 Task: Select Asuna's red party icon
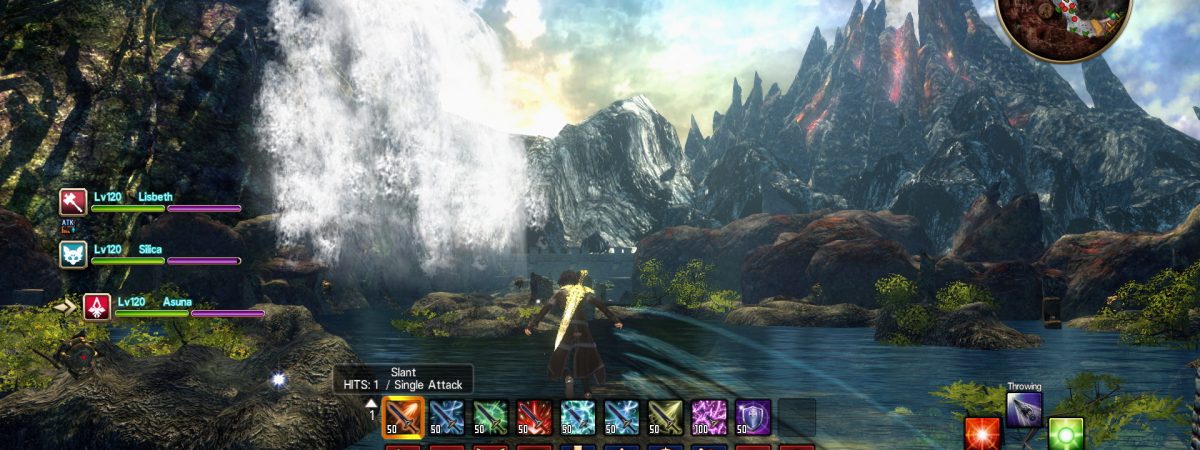97,306
